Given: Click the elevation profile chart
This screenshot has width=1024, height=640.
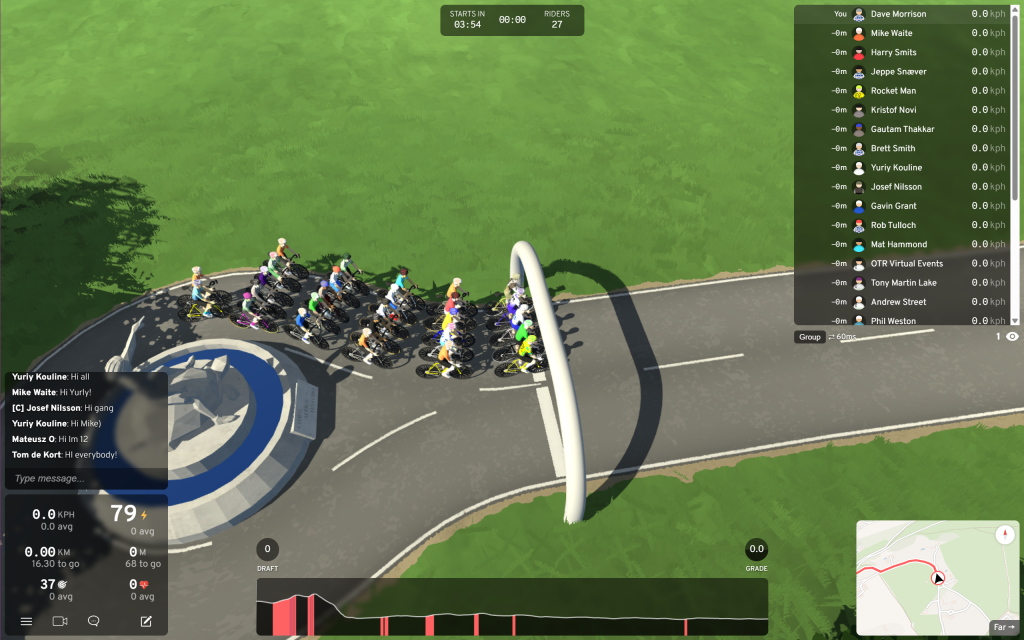Looking at the screenshot, I should click(x=512, y=606).
